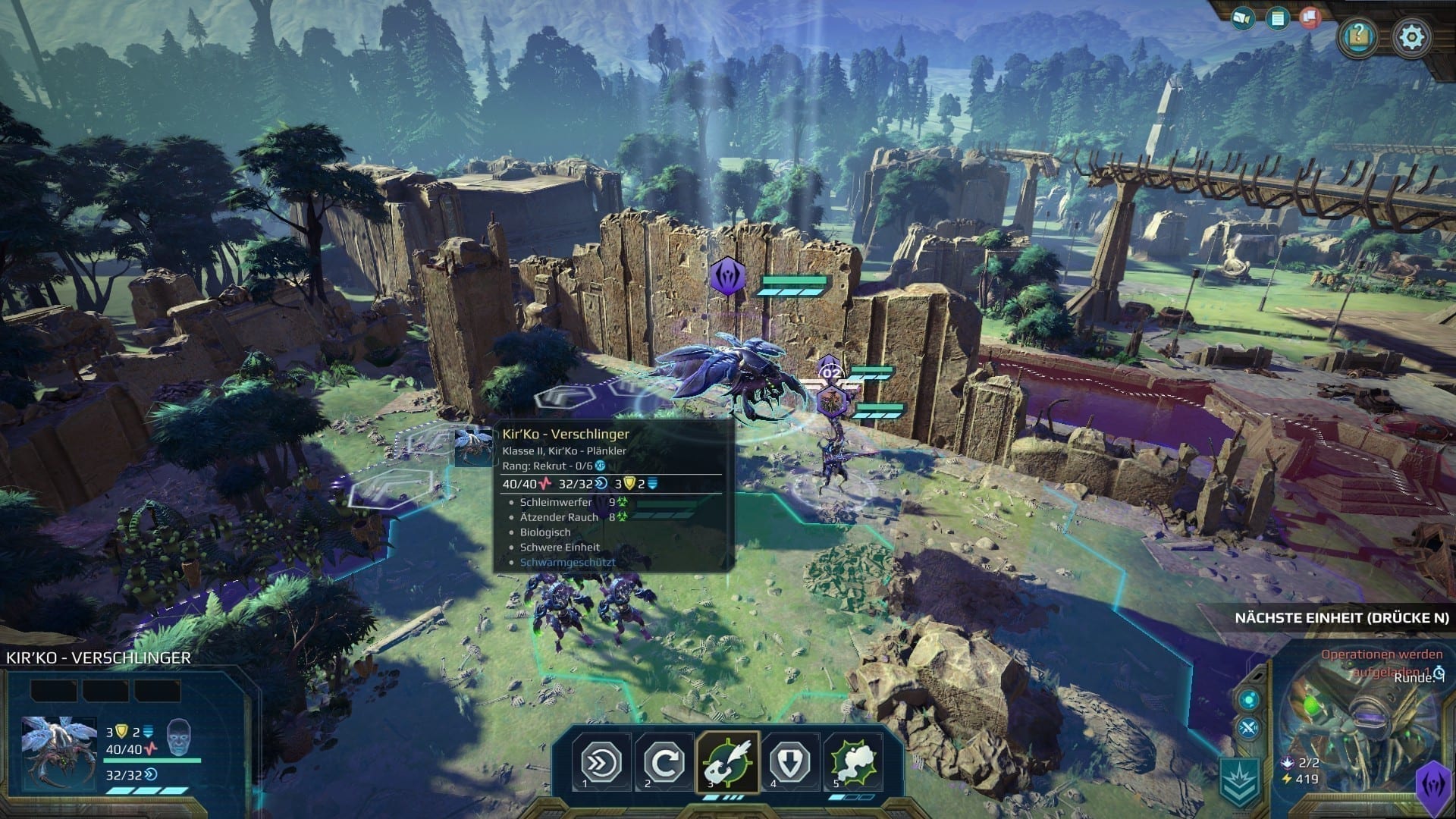Image resolution: width=1456 pixels, height=819 pixels.
Task: Select the circular arrow ability in slot 2
Action: coord(664,762)
